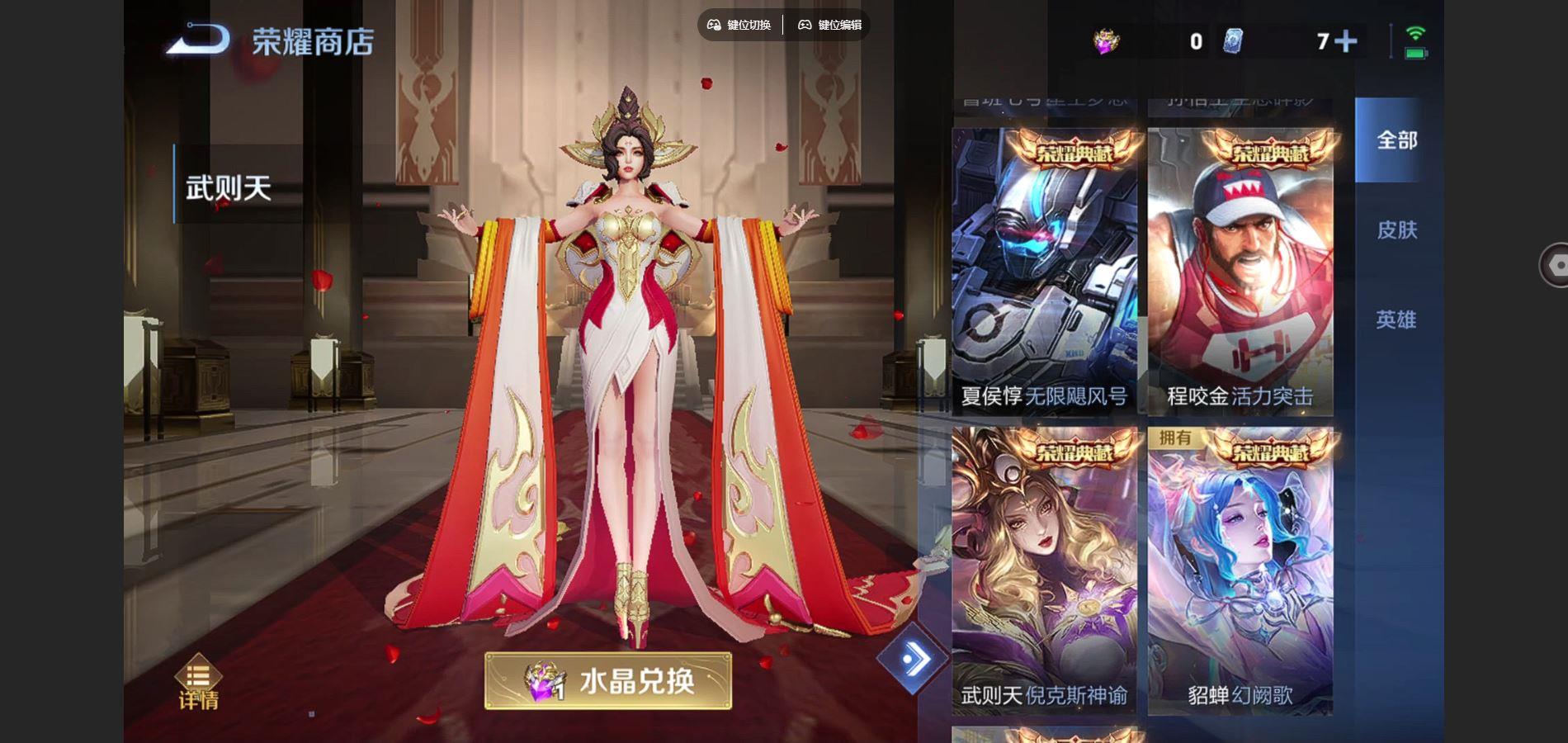Click the gamepad icon on 键位切换
Viewport: 1568px width, 743px height.
click(715, 26)
